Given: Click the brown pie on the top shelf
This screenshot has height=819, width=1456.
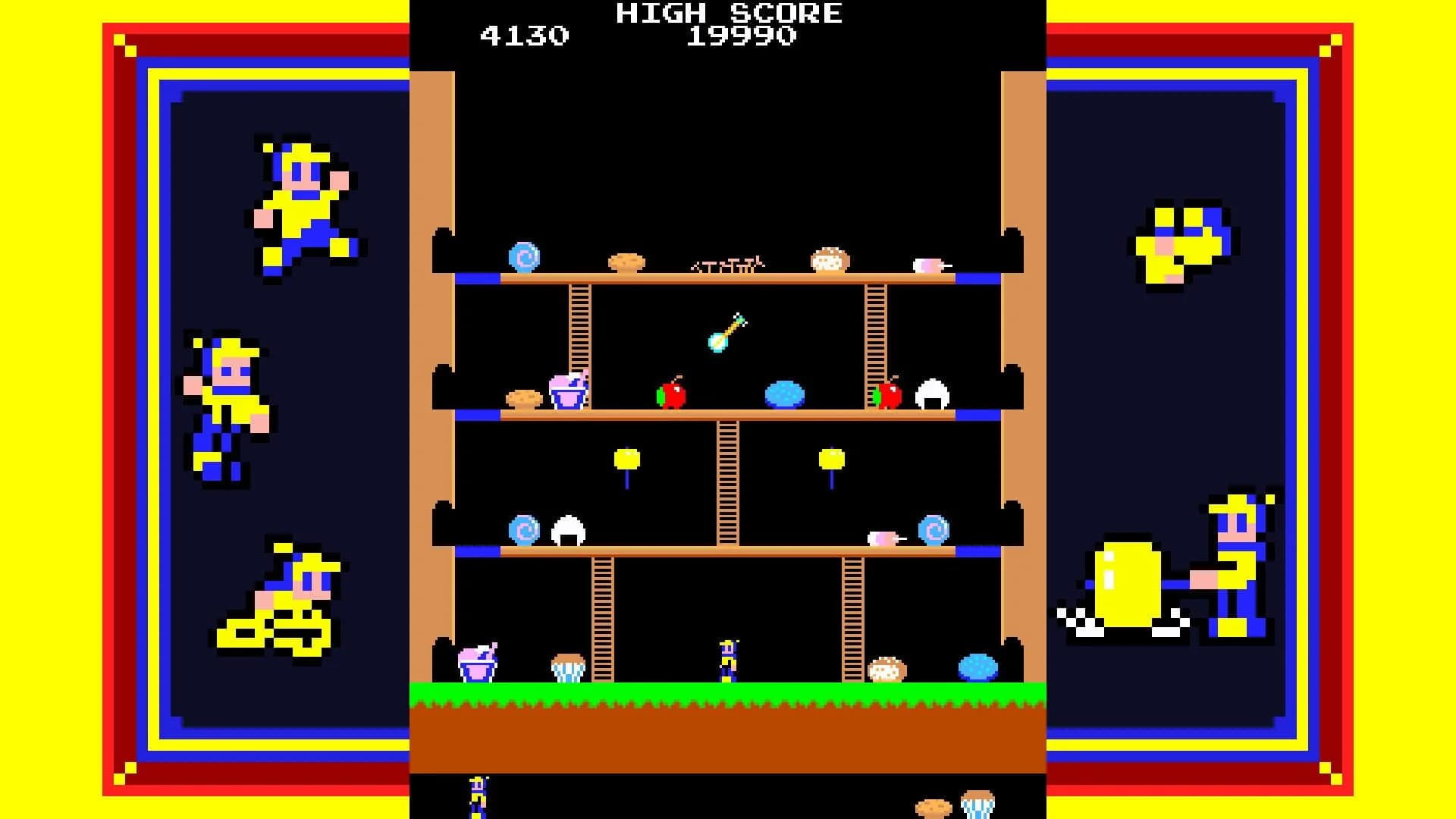Looking at the screenshot, I should pos(626,262).
